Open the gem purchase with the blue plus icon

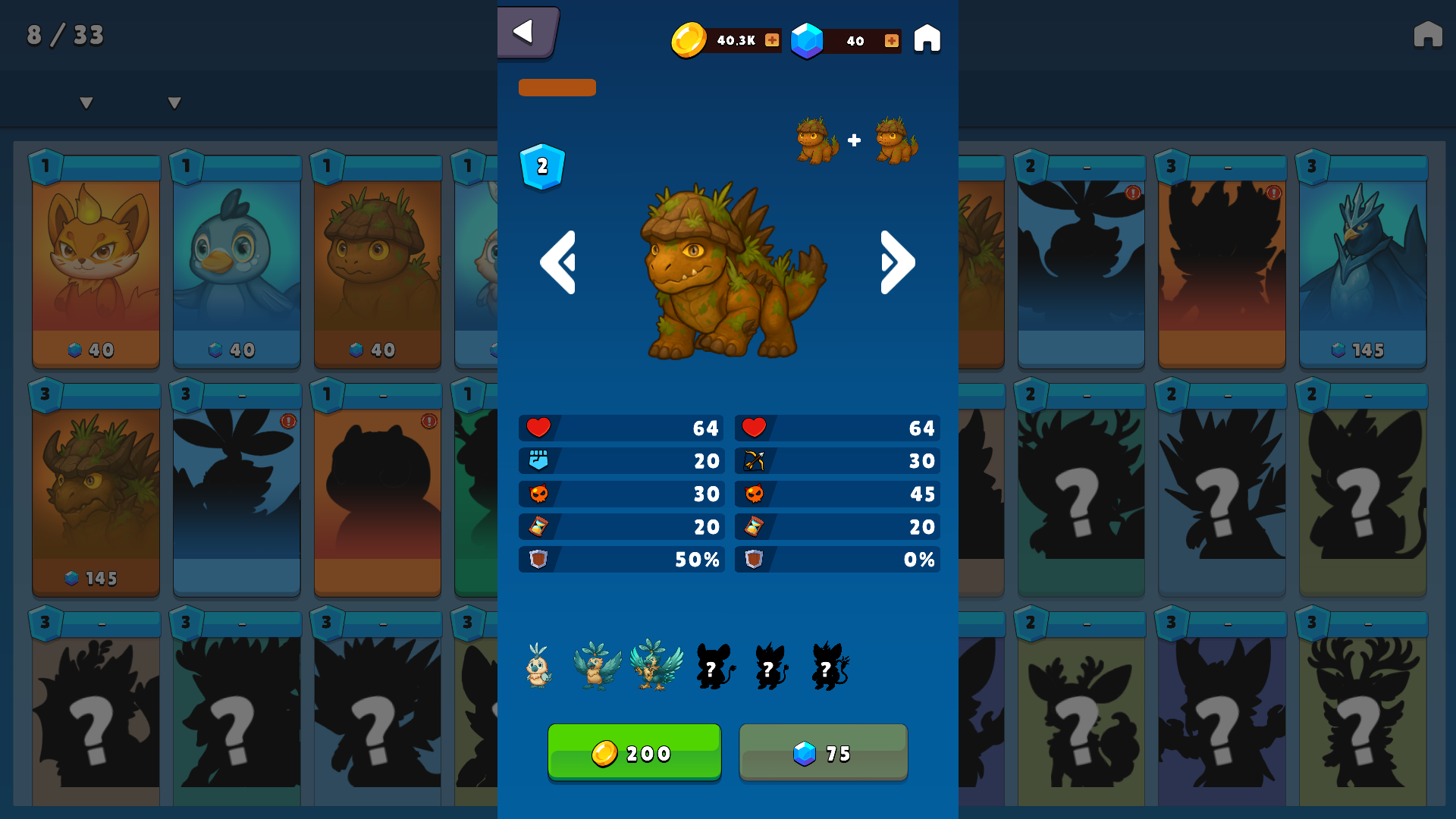[x=891, y=41]
